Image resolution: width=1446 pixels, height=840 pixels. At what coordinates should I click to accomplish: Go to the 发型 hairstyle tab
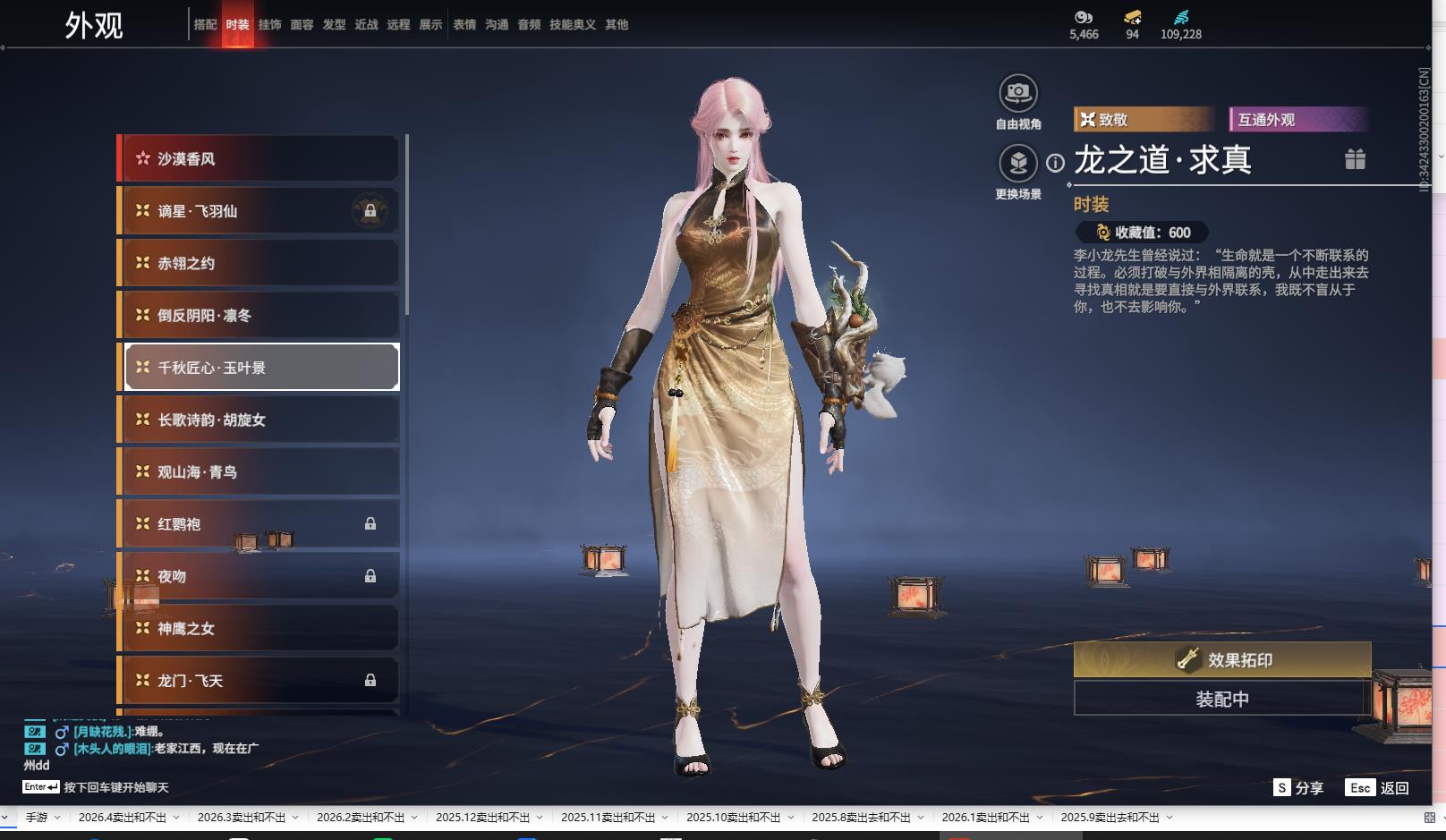tap(334, 25)
